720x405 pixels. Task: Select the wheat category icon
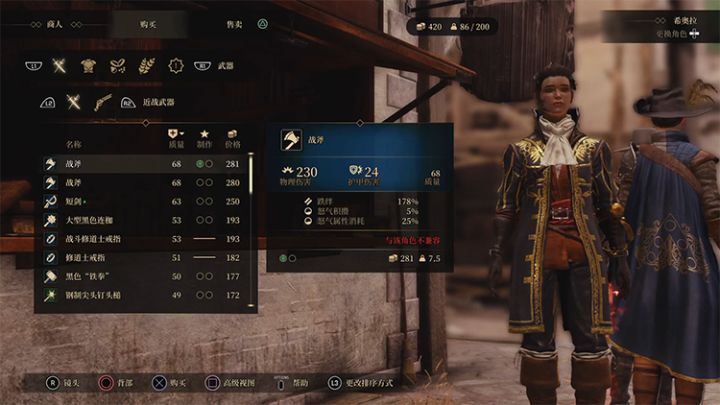146,66
